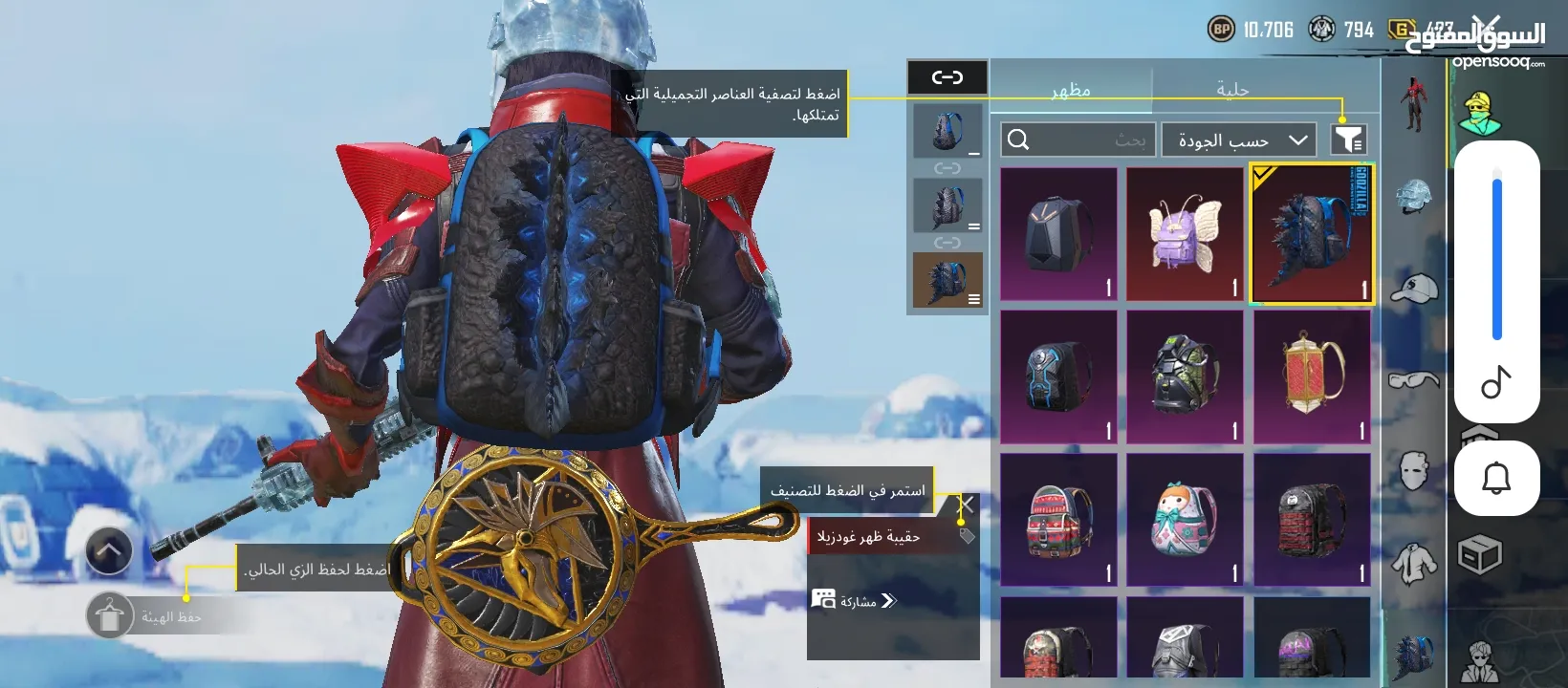Tap the bell icon on volume panel
Viewport: 1568px width, 688px height.
(x=1496, y=477)
